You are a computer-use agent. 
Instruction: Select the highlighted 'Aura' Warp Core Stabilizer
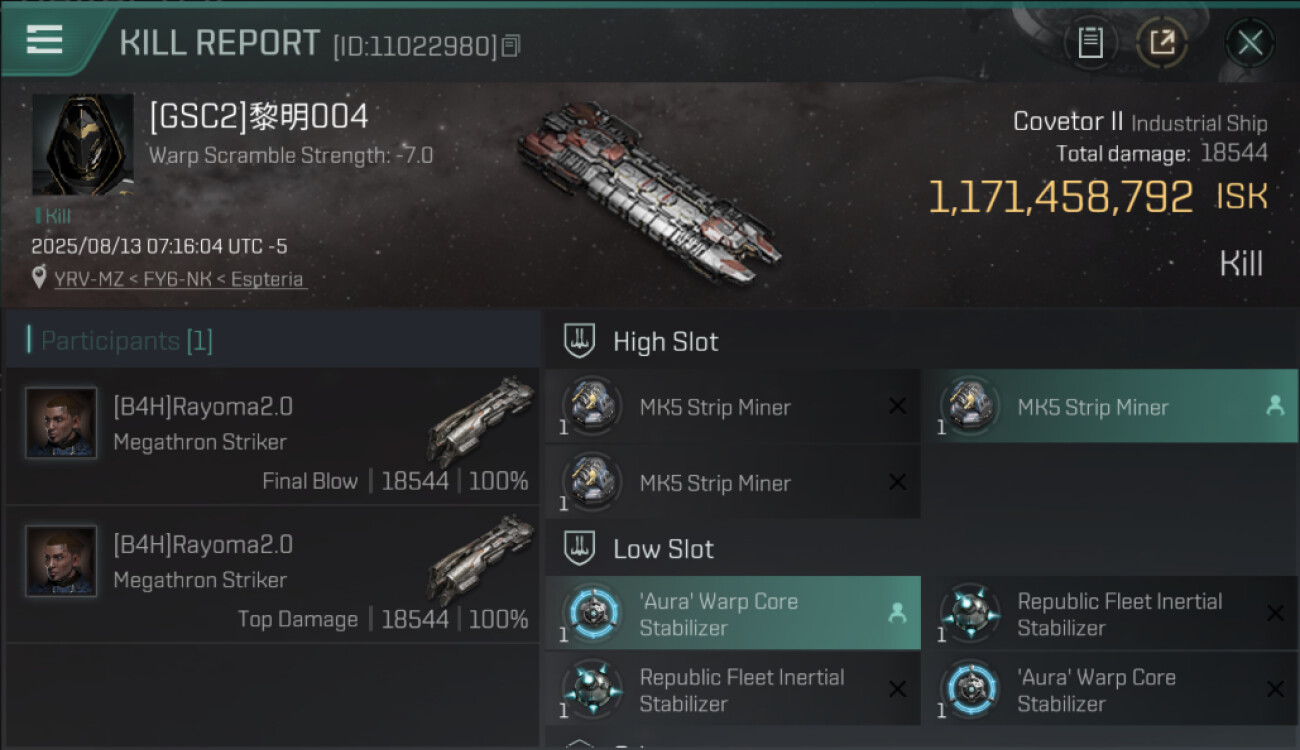[732, 614]
